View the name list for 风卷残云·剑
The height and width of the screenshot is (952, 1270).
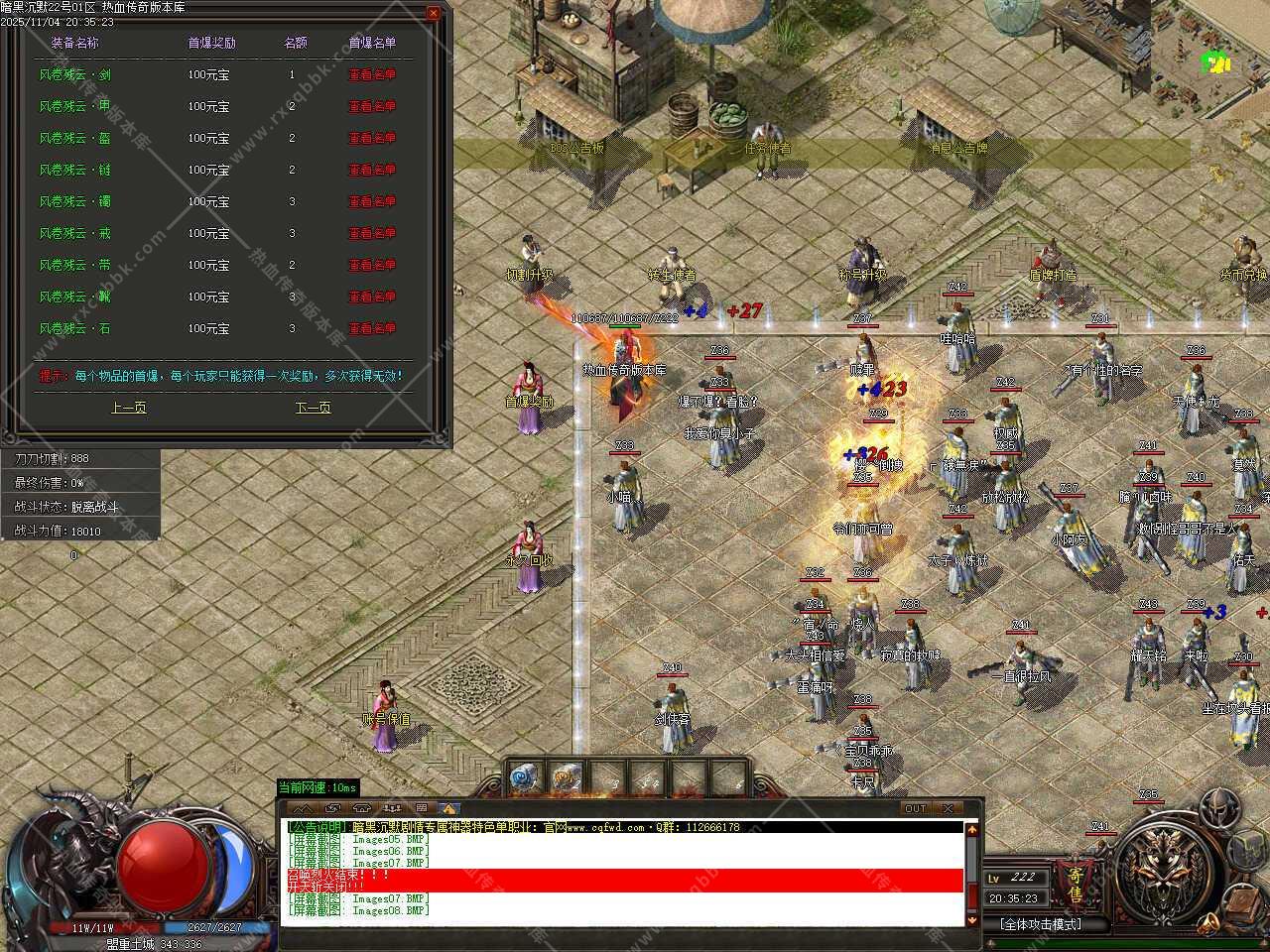tap(372, 74)
